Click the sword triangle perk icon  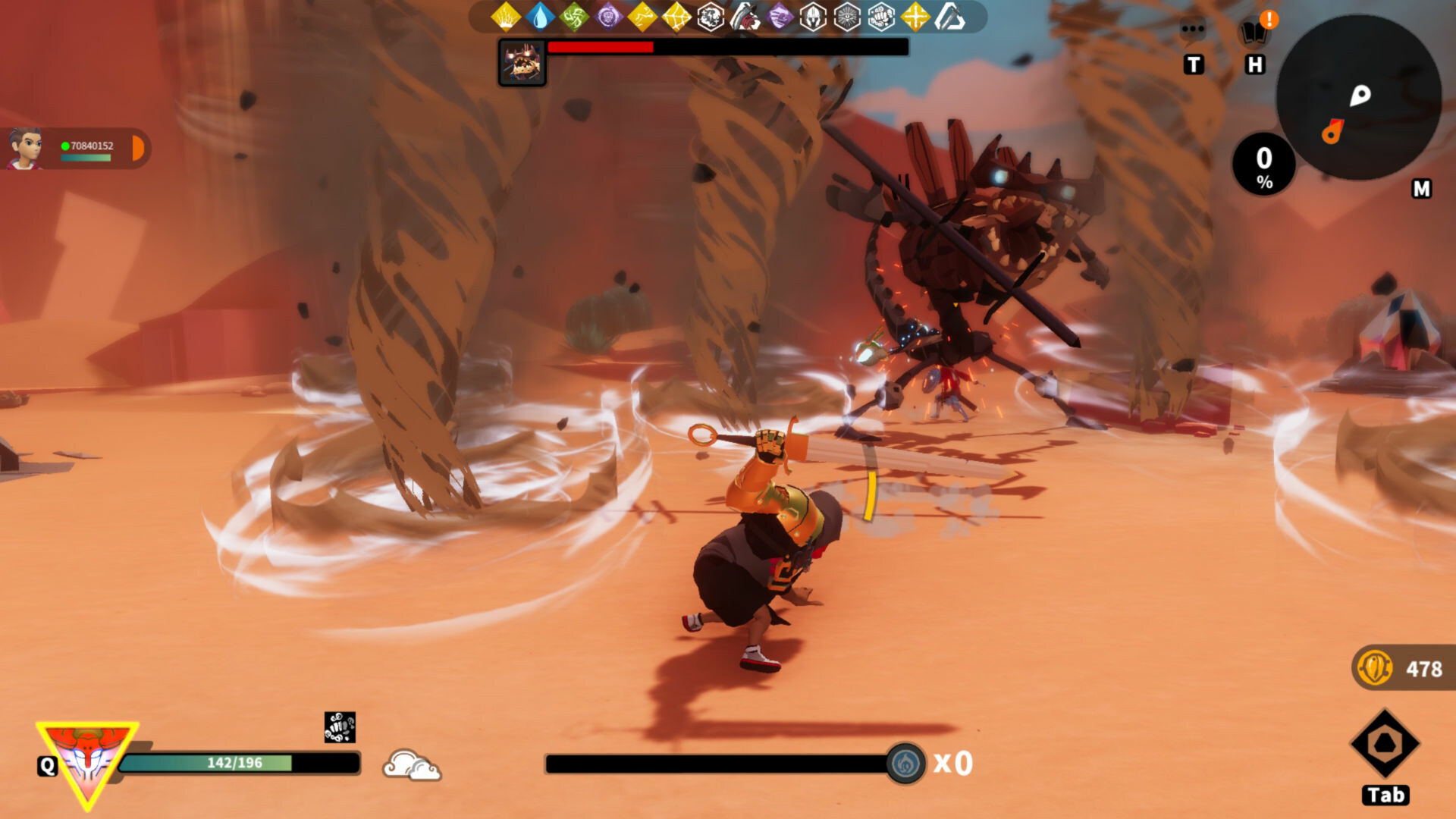(949, 17)
